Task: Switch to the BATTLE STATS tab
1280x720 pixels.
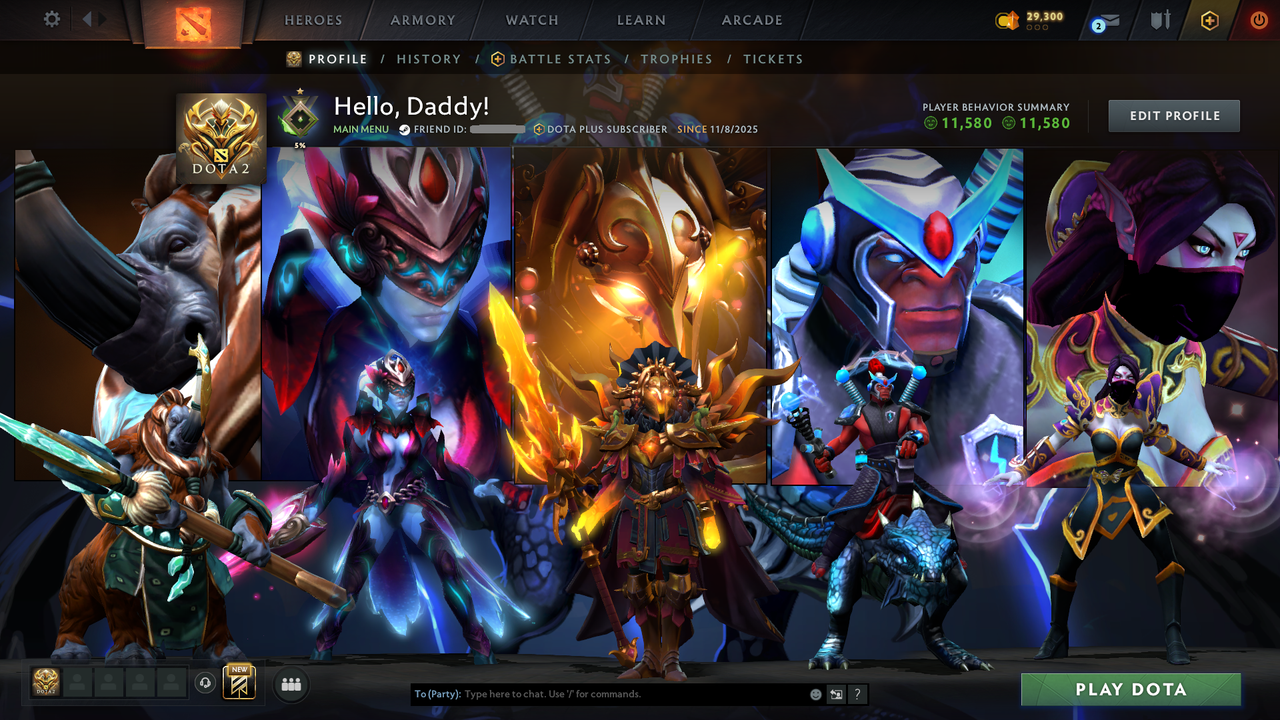Action: (x=560, y=59)
